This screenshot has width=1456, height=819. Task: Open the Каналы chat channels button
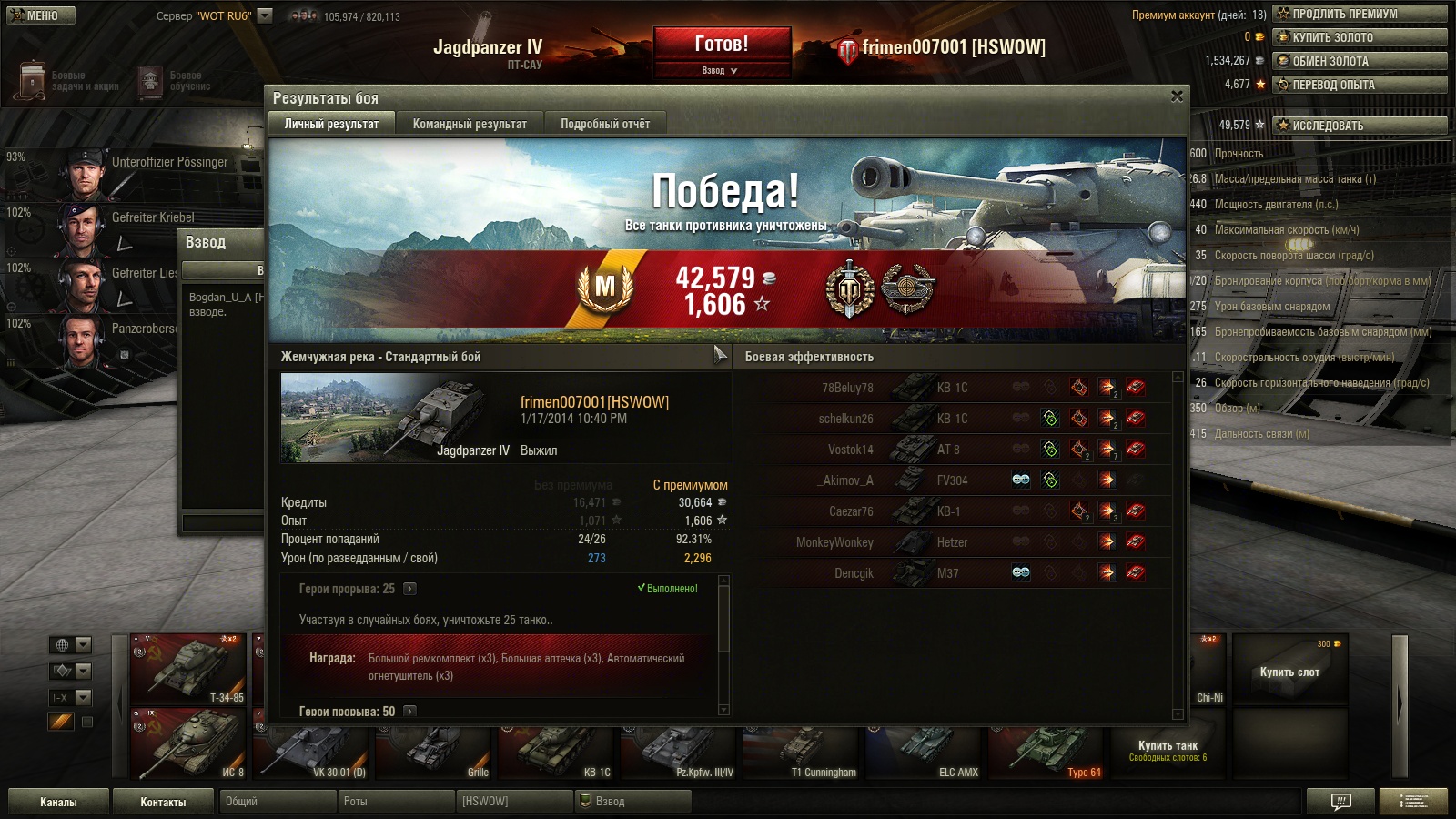[x=58, y=802]
